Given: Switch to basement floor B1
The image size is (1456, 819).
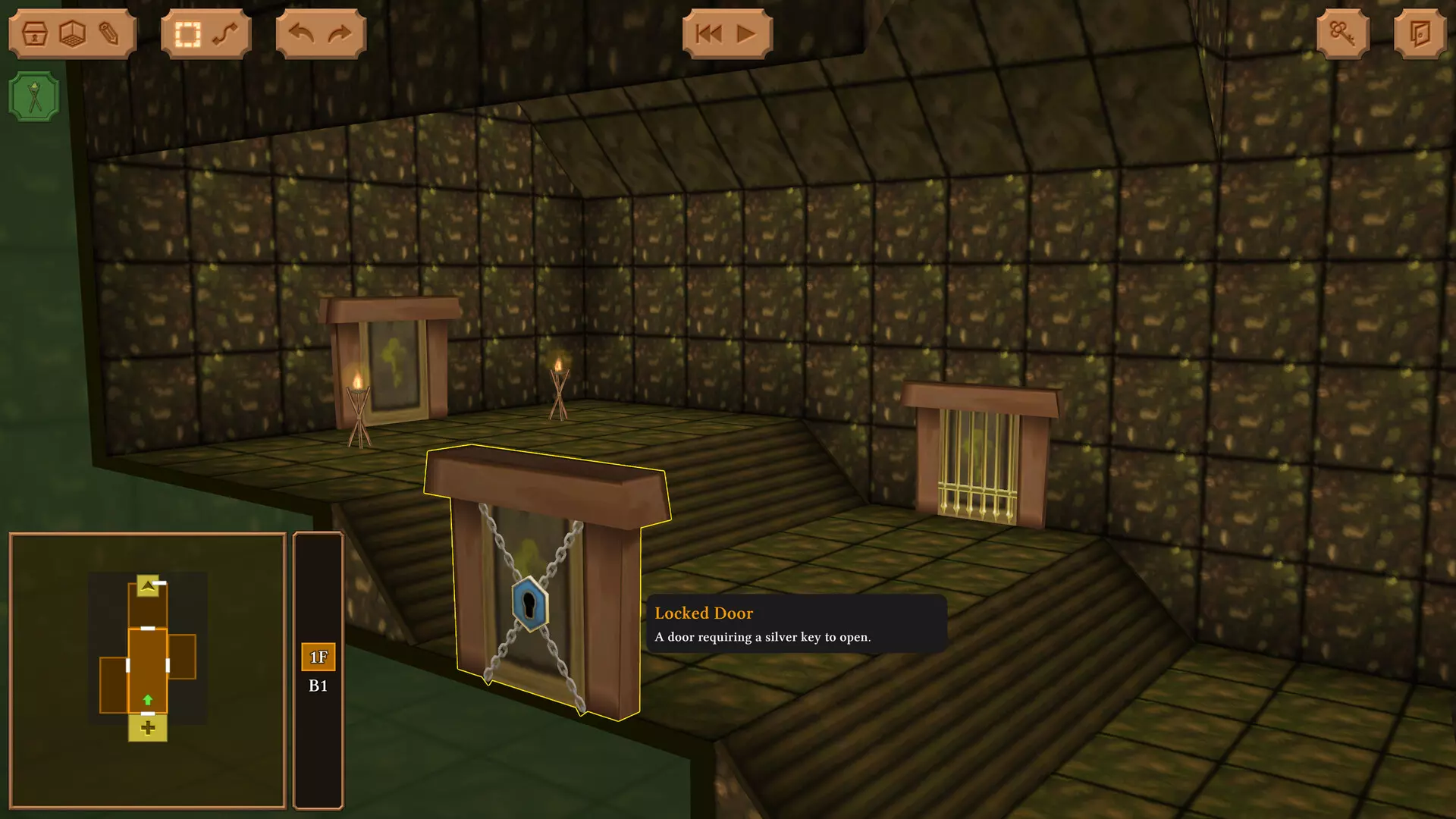Looking at the screenshot, I should pyautogui.click(x=318, y=686).
